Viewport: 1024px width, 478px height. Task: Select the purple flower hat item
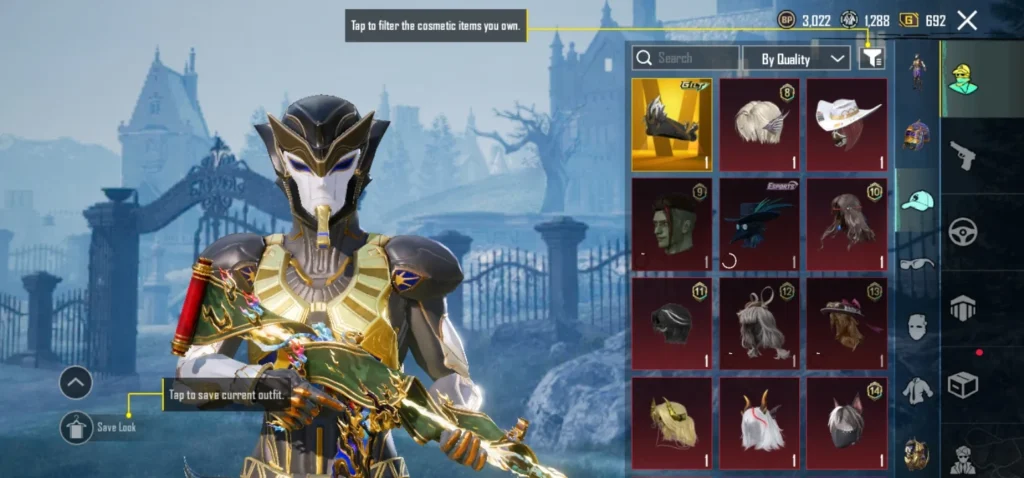[x=847, y=324]
